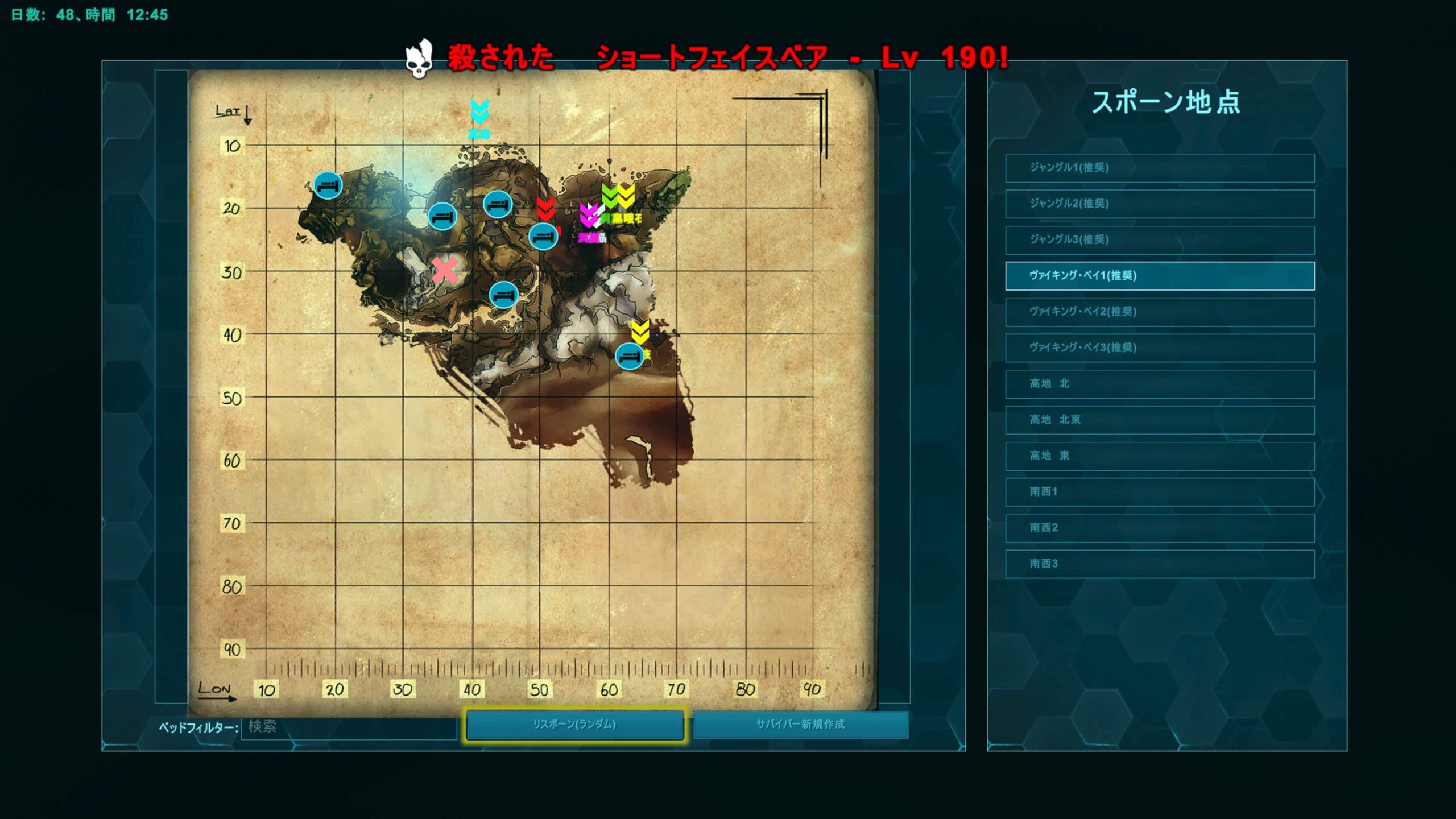Select the ジャングル1(推奨) spawn point
This screenshot has height=819, width=1456.
tap(1159, 168)
